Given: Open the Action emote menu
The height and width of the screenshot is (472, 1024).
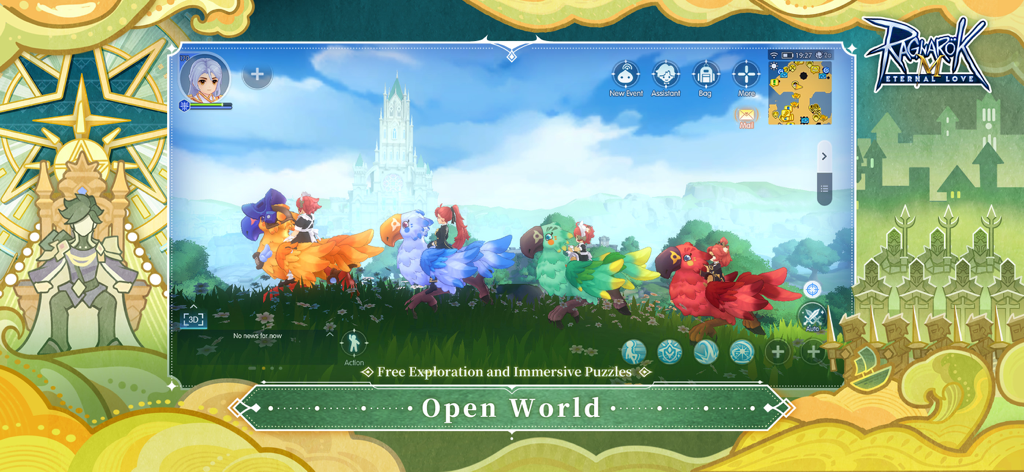Looking at the screenshot, I should (354, 344).
